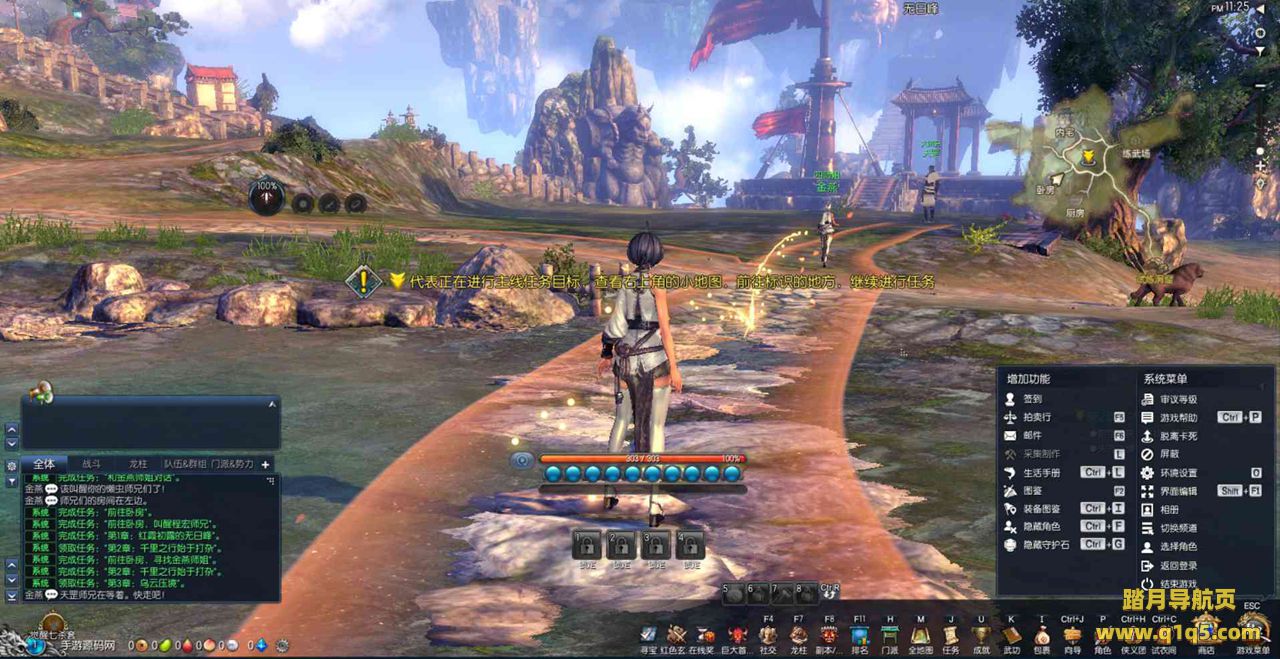Open the 排名 rankings icon
The image size is (1280, 659).
pos(859,635)
